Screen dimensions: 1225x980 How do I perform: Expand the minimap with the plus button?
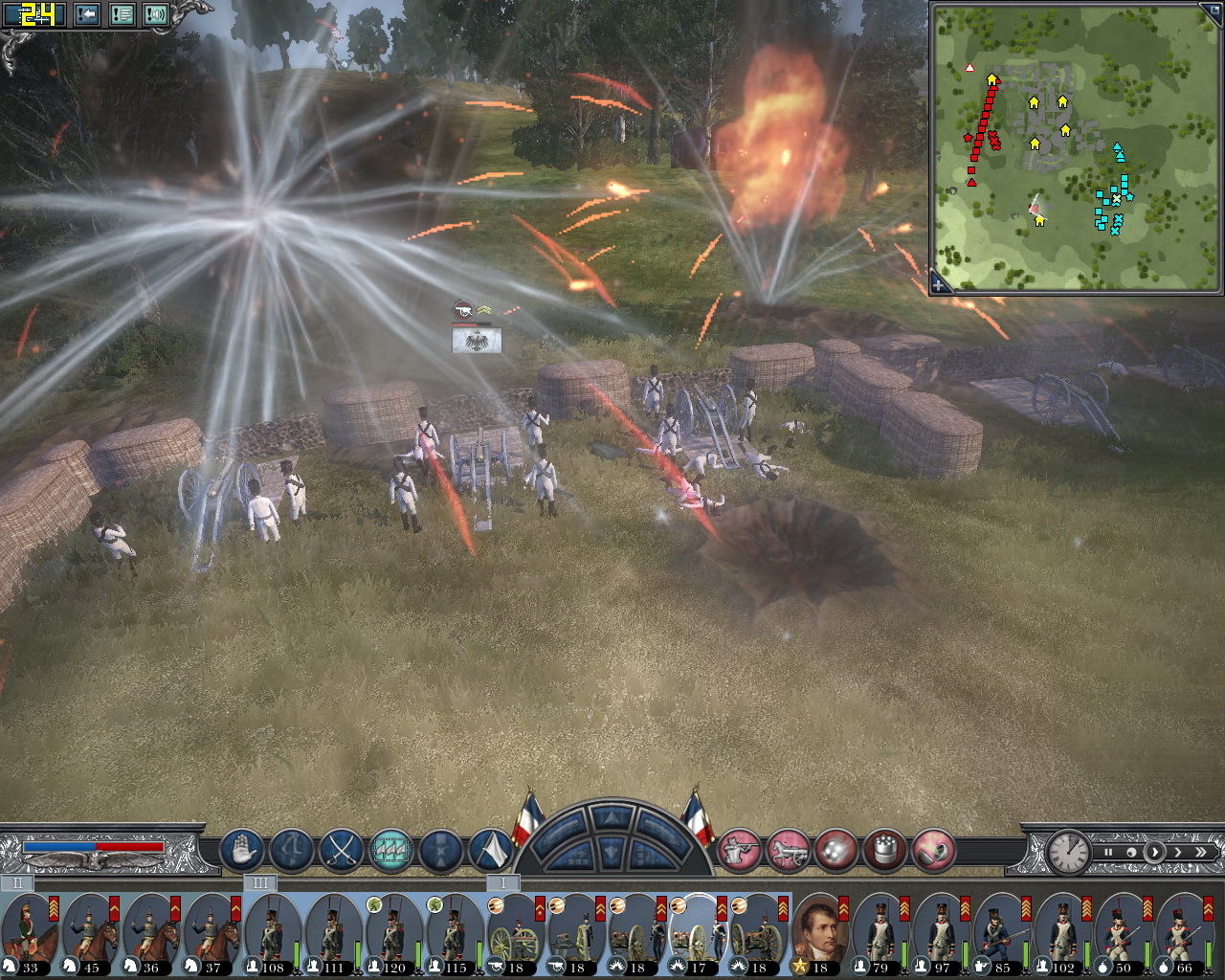point(941,283)
